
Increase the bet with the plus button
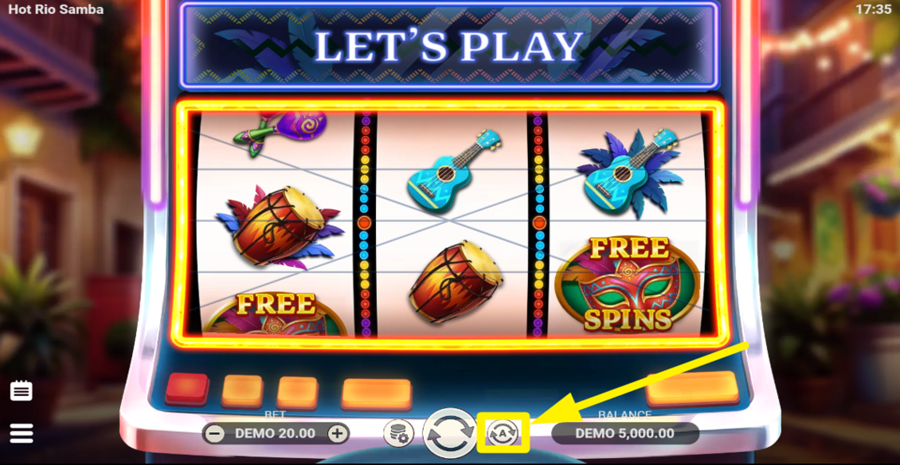pyautogui.click(x=338, y=433)
